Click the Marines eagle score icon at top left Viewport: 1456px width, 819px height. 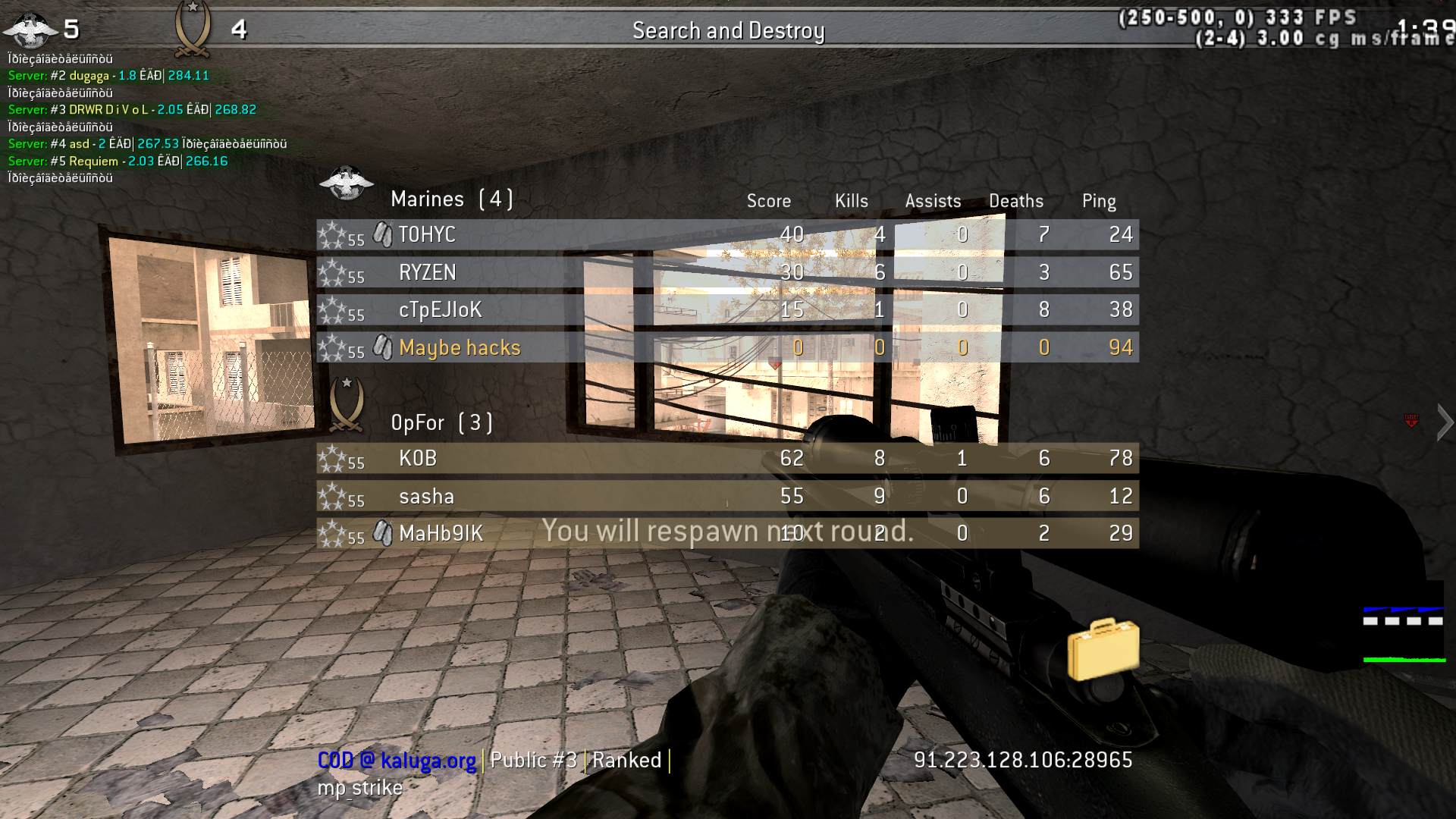coord(29,29)
